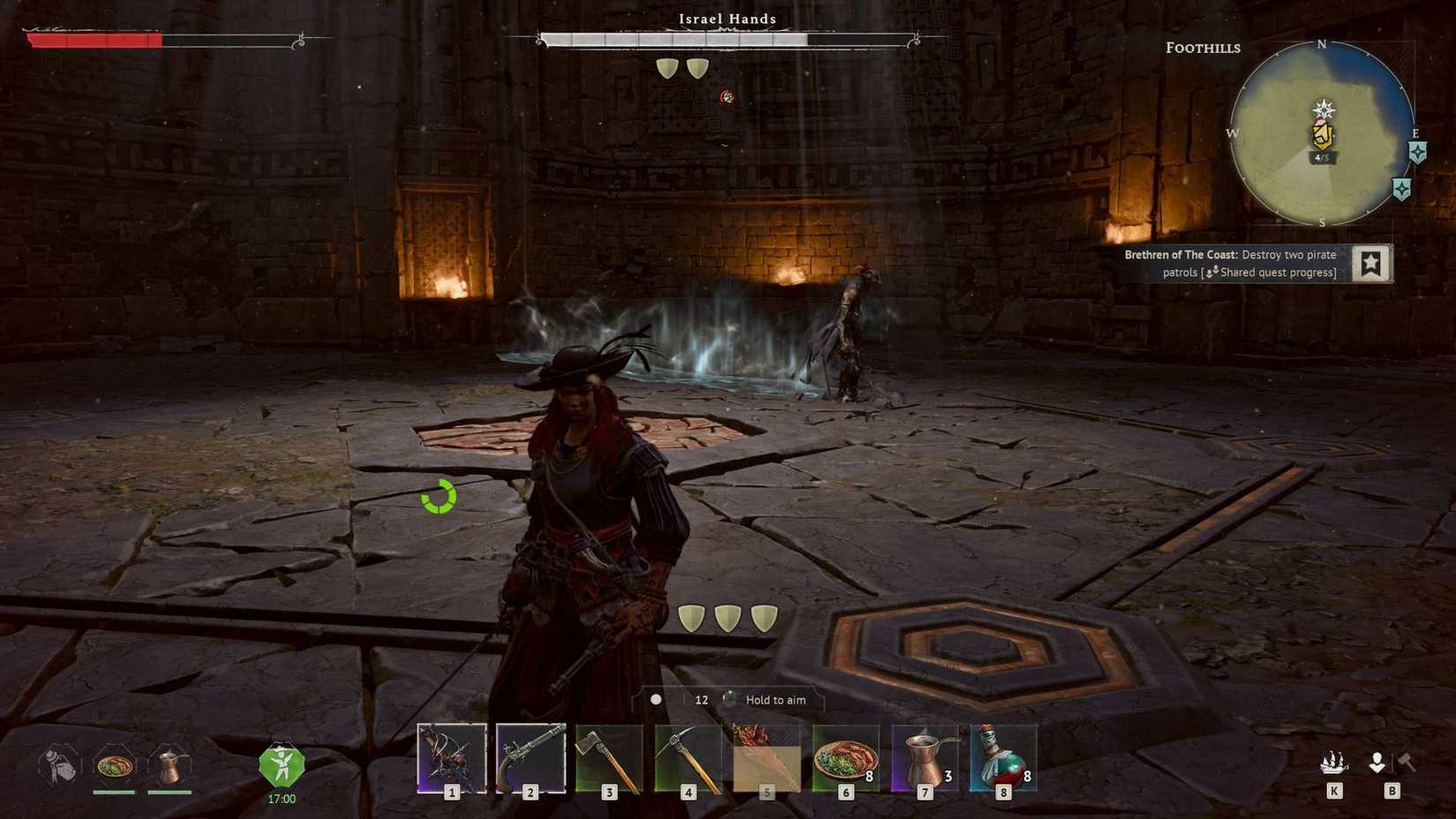Click the green rested buff icon
Screen dimensions: 1456x819
[281, 766]
